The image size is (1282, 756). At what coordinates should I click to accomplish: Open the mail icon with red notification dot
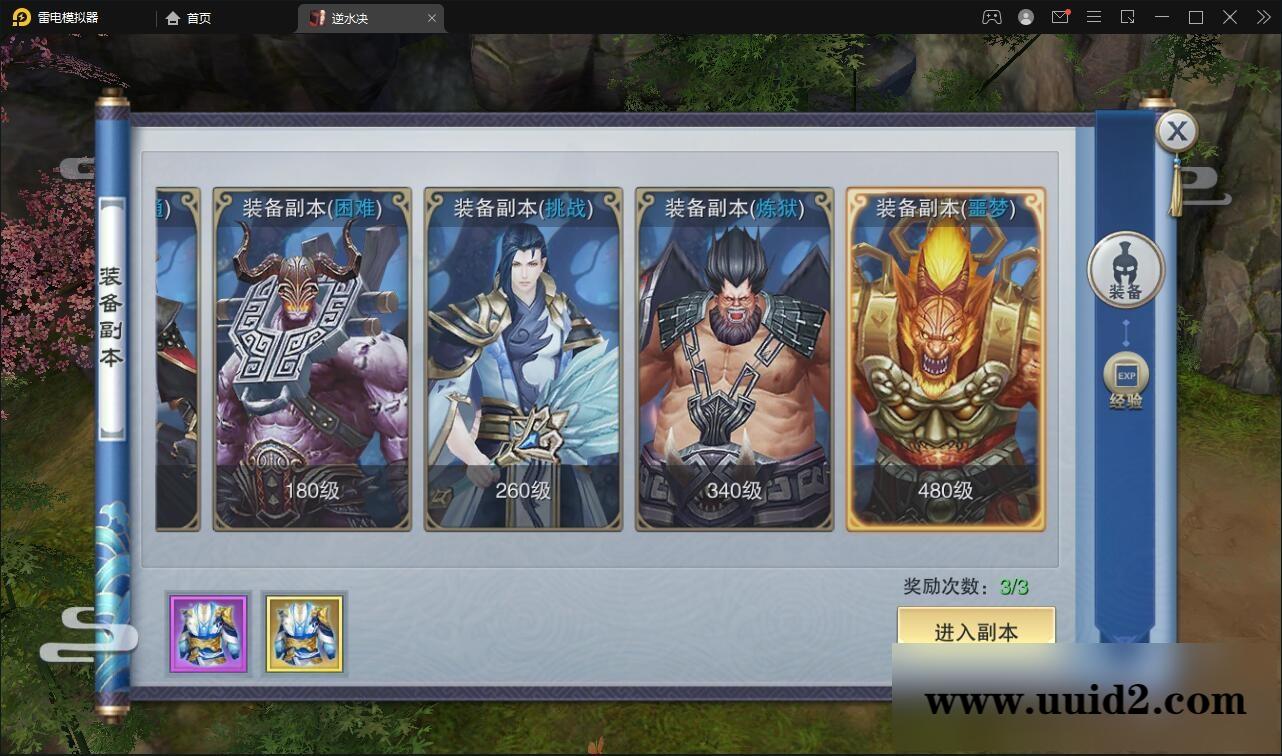pos(1062,17)
